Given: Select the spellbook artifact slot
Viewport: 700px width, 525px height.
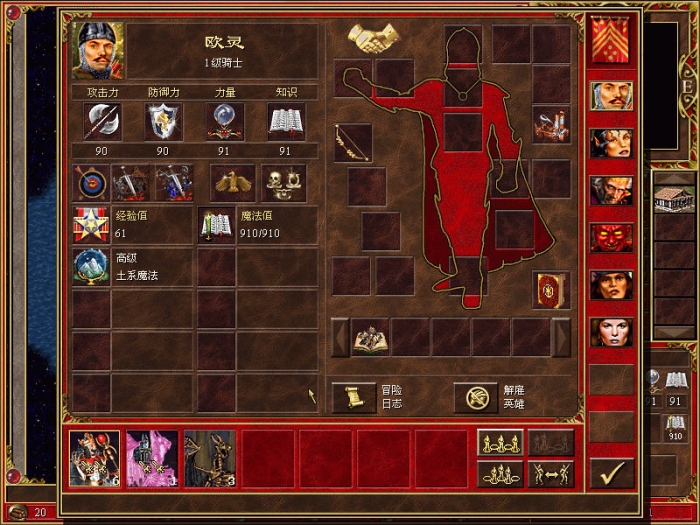Looking at the screenshot, I should pos(551,290).
